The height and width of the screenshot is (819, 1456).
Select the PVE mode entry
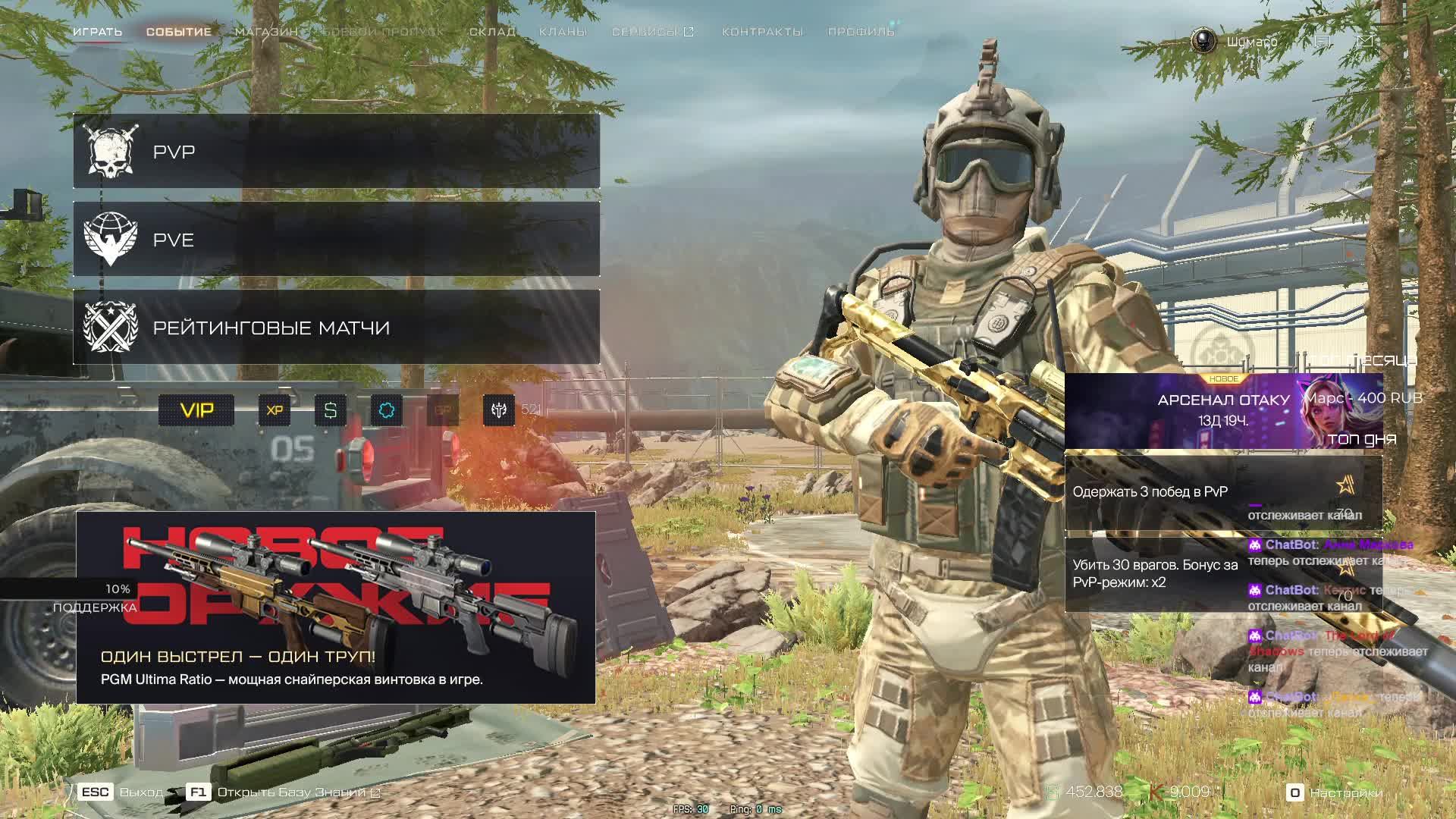(x=336, y=240)
